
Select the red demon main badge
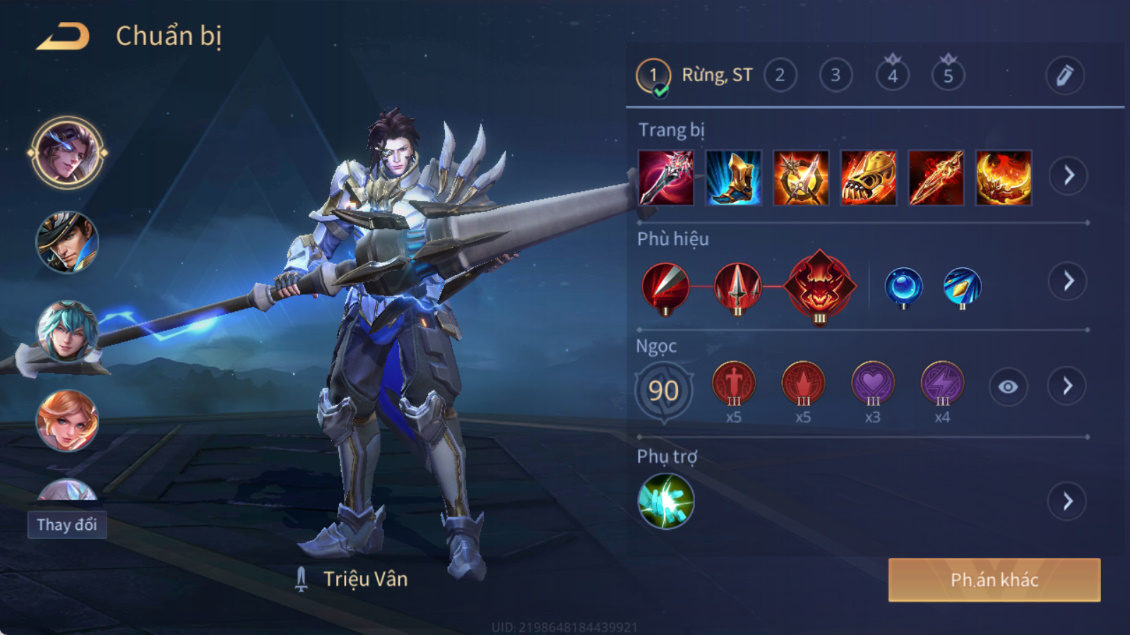pos(820,285)
